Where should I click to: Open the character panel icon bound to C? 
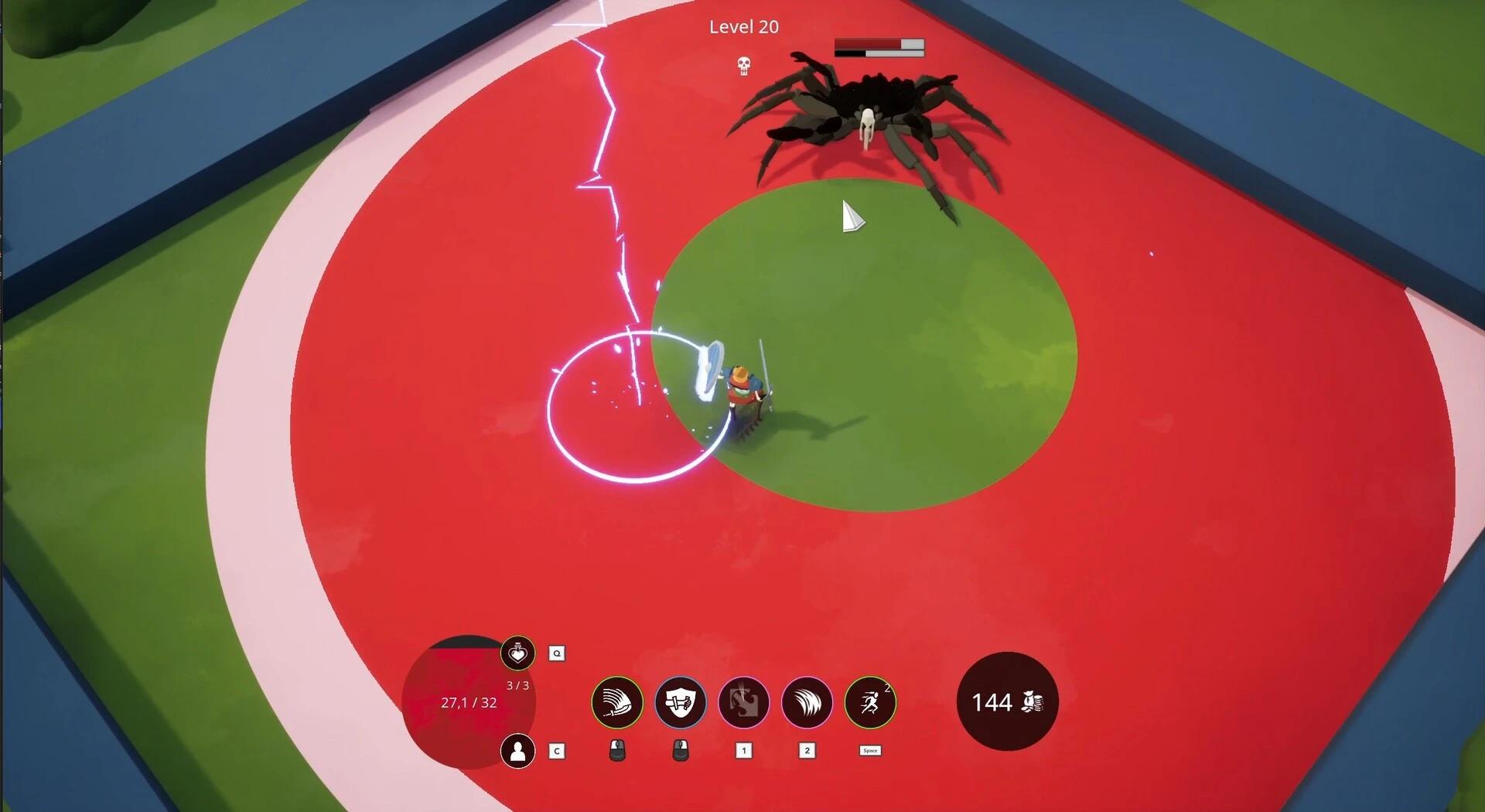pos(517,751)
